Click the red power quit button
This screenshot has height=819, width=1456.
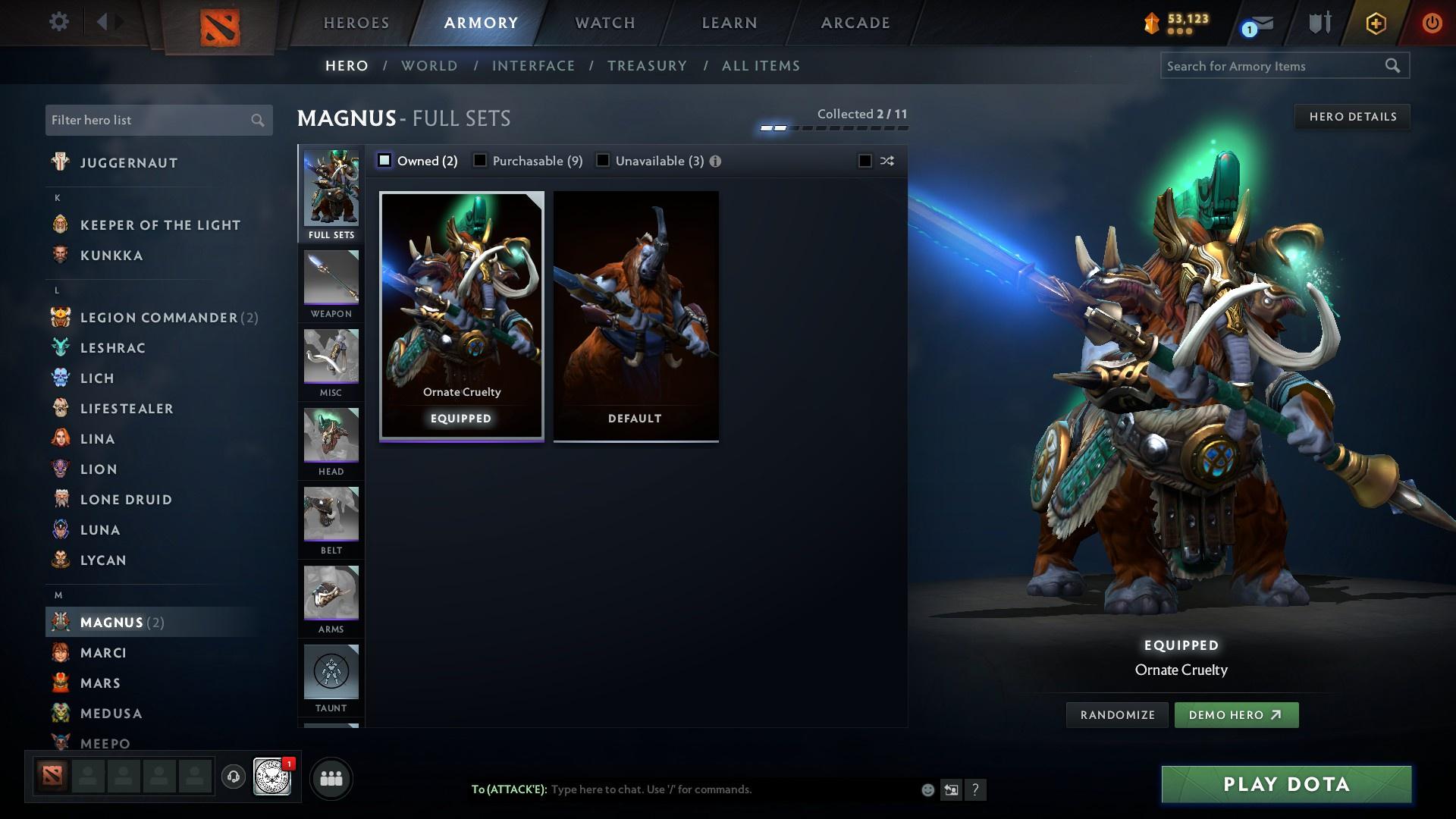[1431, 23]
